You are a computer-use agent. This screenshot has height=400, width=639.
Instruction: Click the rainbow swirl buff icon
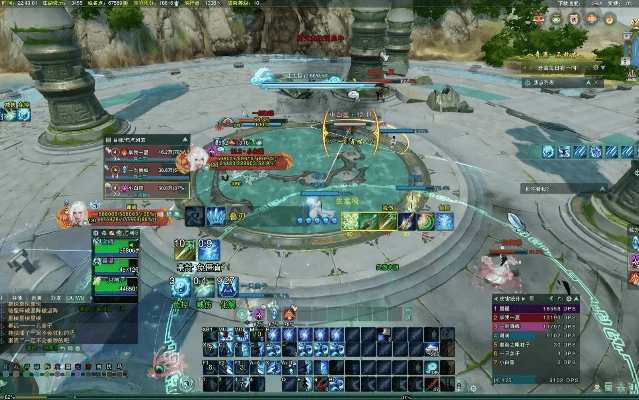pos(425,221)
